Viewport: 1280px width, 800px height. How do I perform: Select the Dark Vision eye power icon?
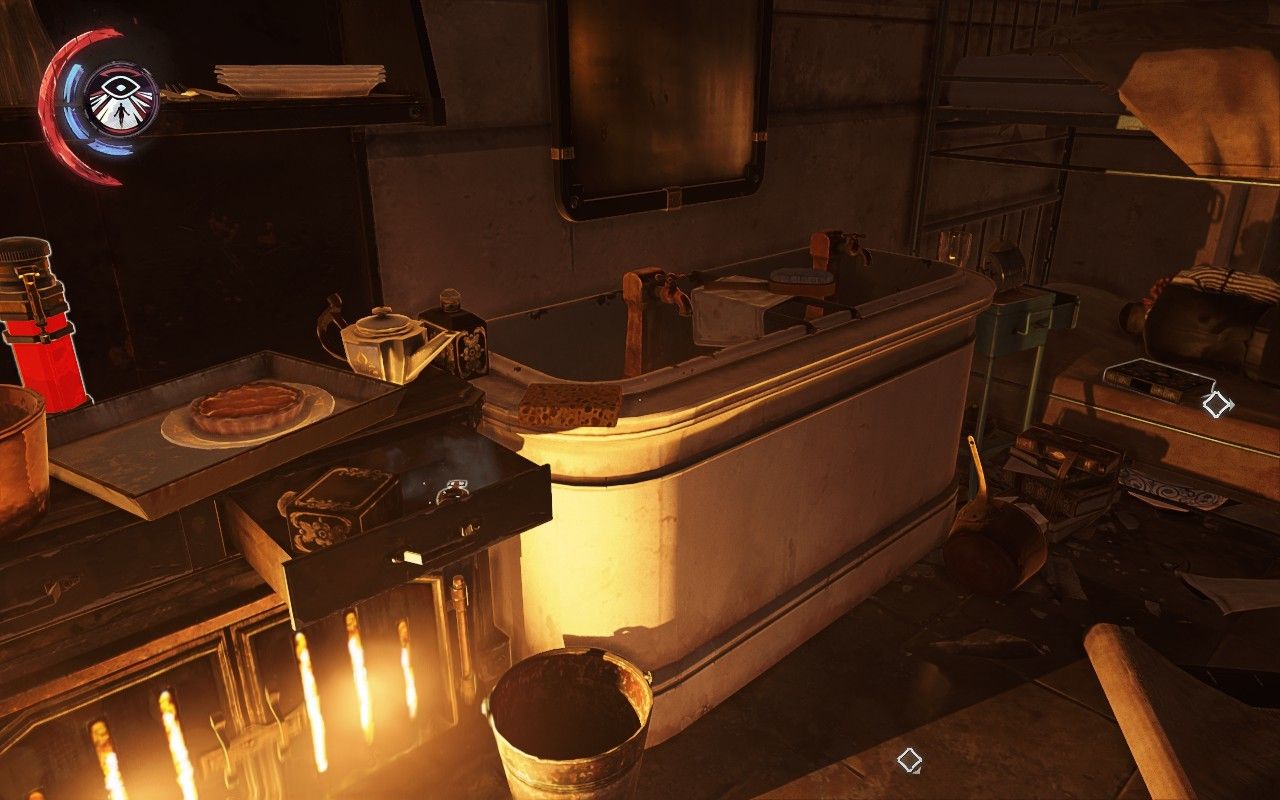click(119, 97)
